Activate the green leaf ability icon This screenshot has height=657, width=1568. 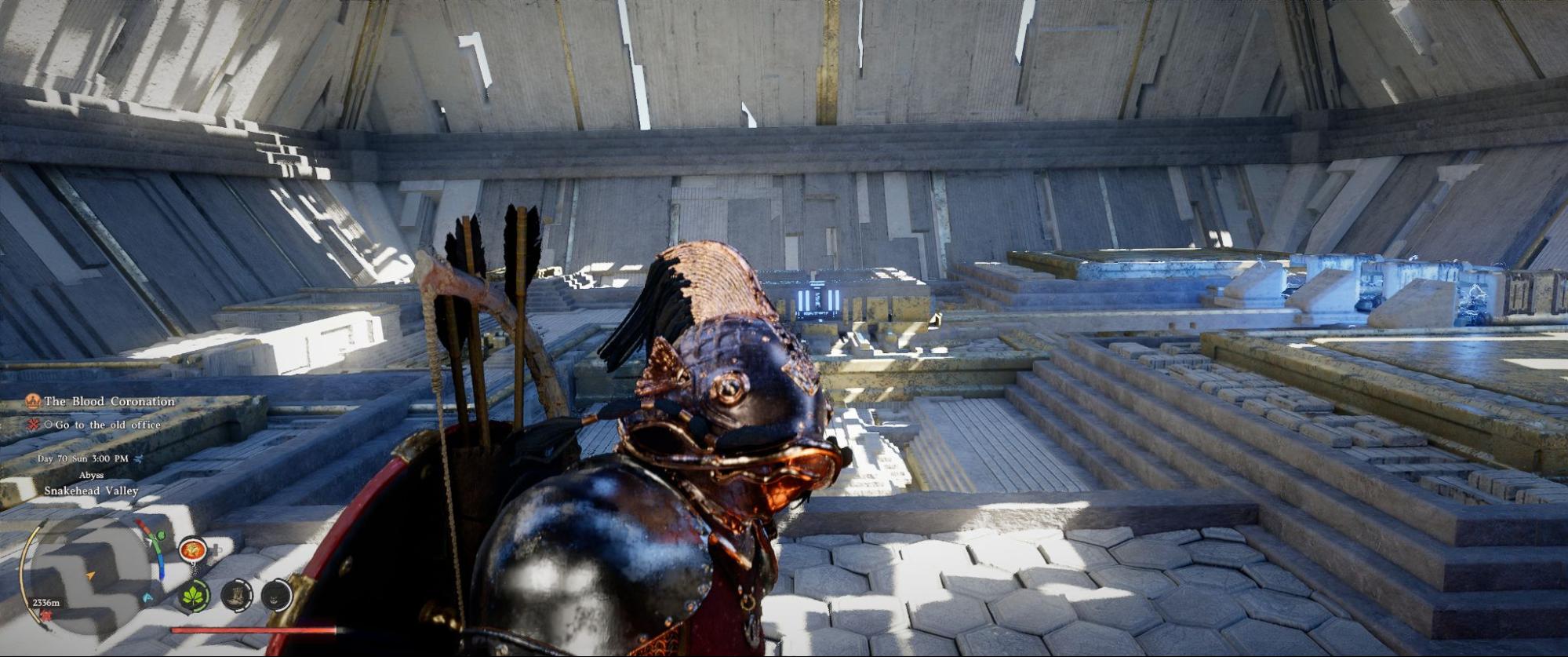(x=193, y=596)
